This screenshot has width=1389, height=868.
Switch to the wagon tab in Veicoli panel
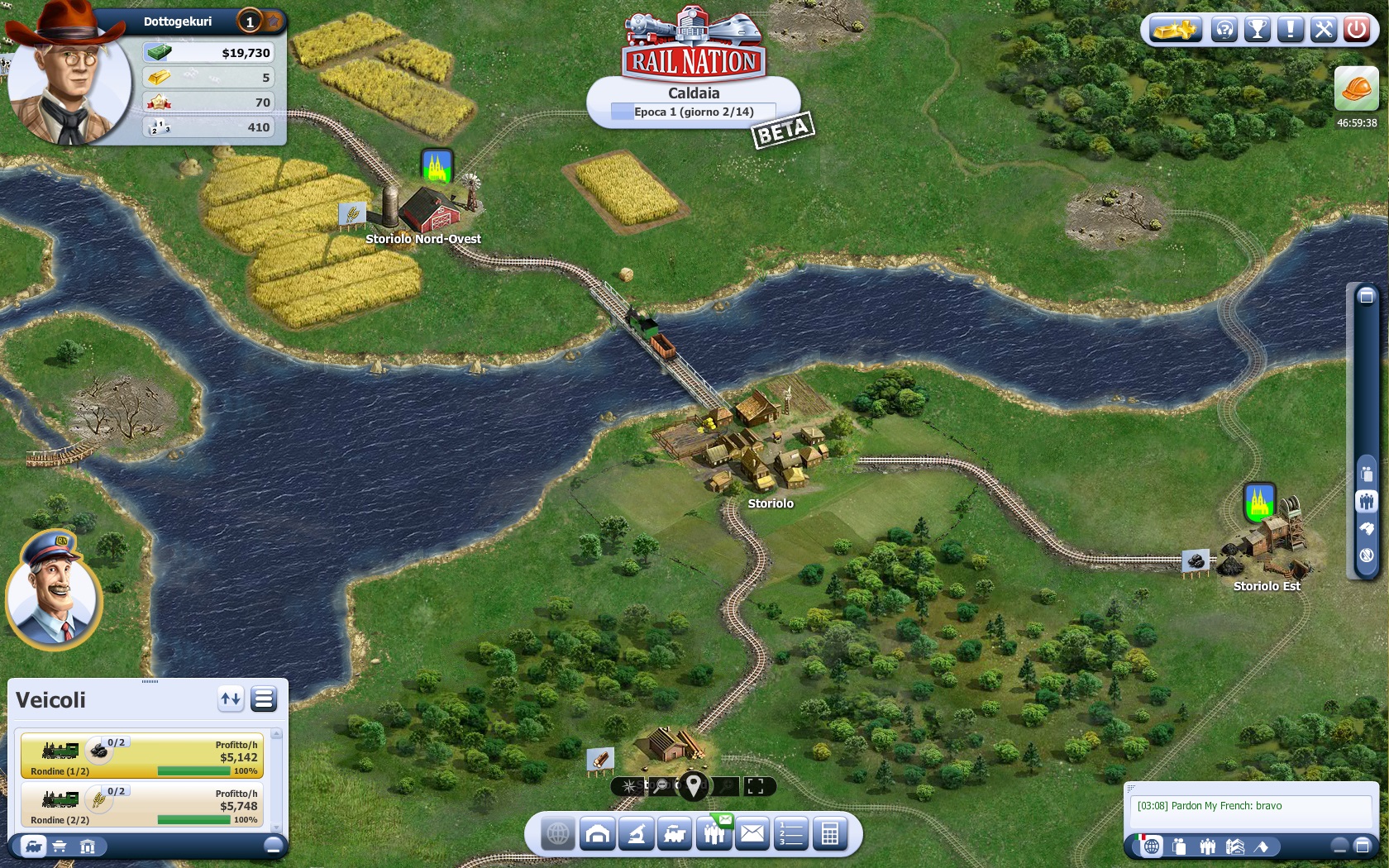60,846
